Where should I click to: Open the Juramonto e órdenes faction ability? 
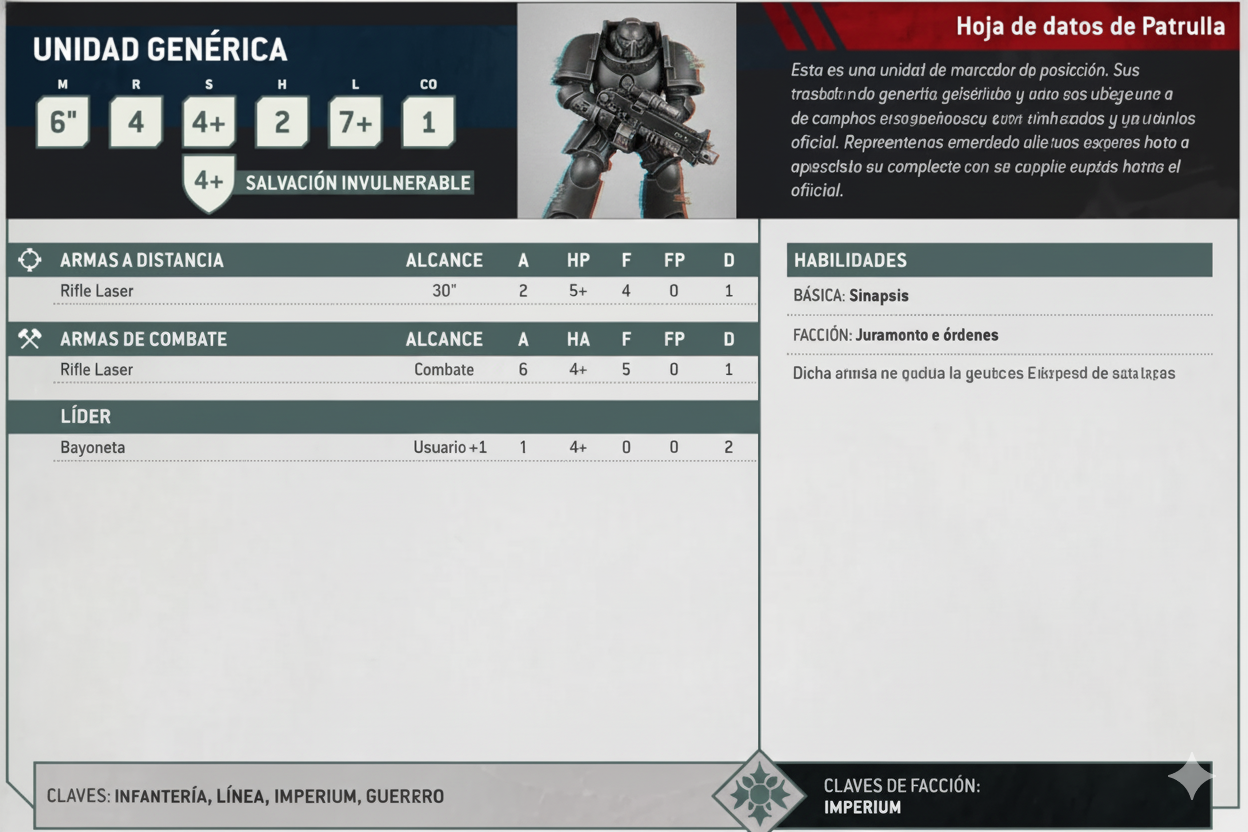[x=926, y=335]
